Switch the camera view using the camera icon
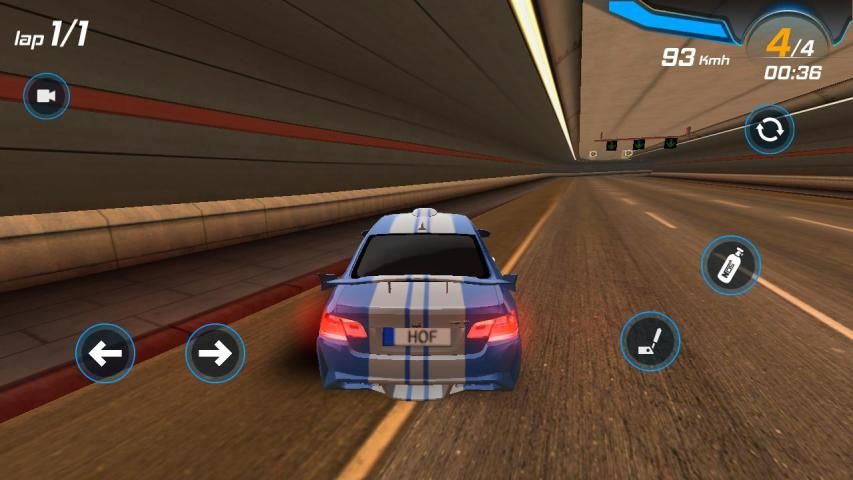This screenshot has height=480, width=853. 46,96
